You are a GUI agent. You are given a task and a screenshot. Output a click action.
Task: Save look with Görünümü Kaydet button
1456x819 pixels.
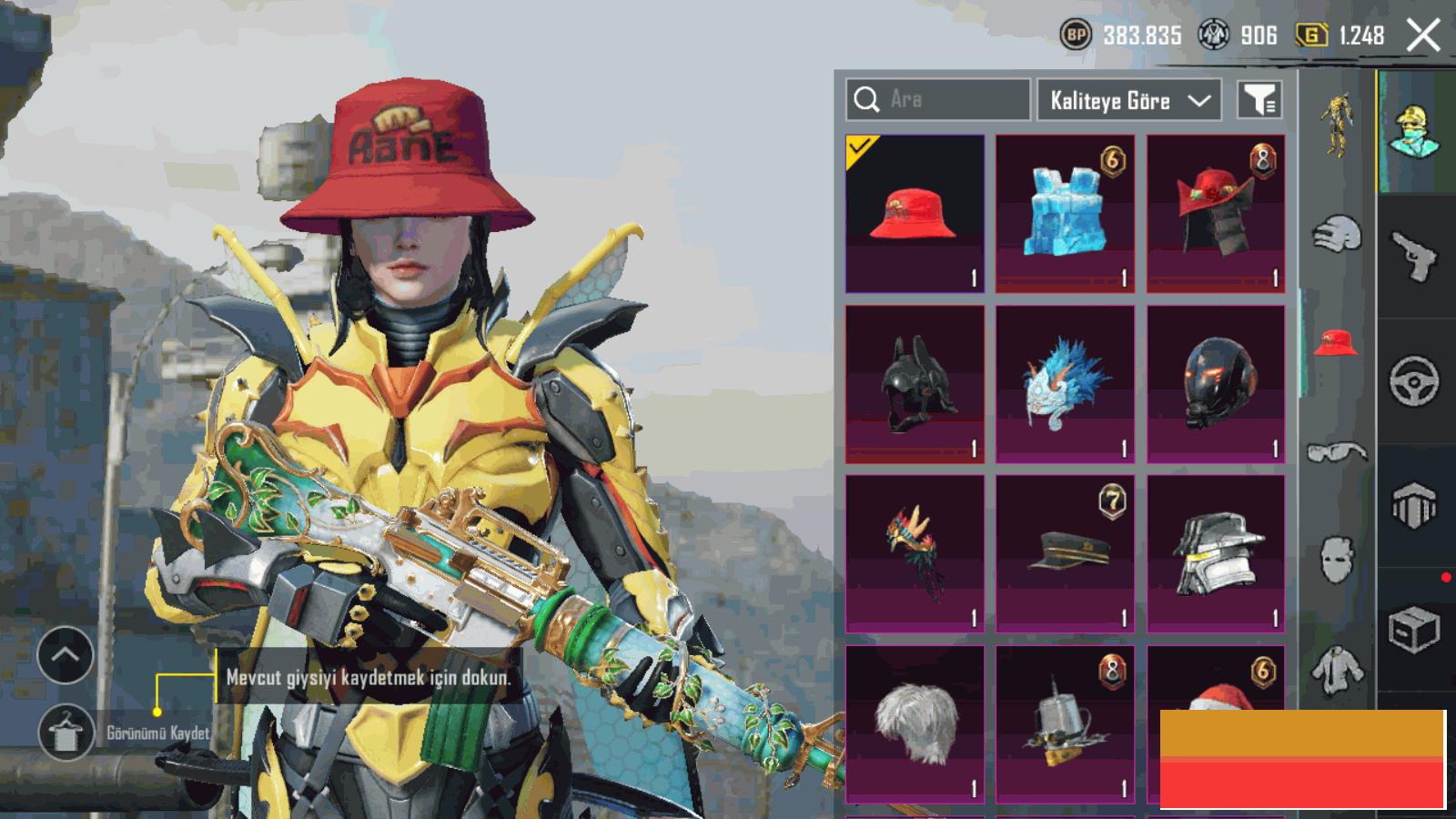coord(66,732)
